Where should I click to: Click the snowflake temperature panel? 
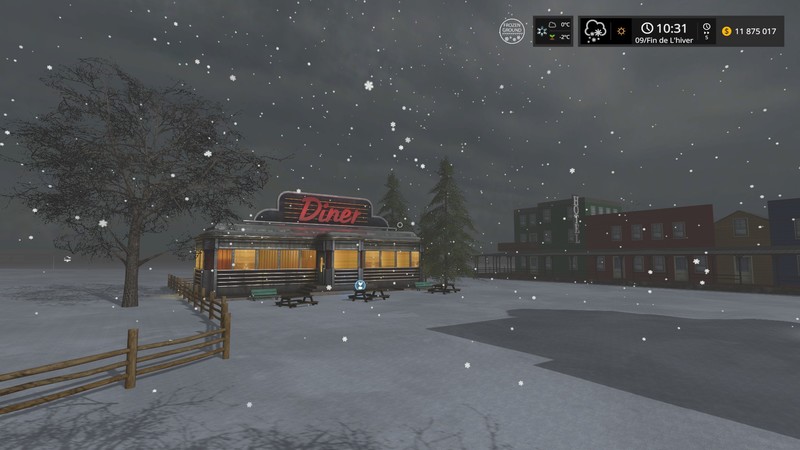click(x=553, y=31)
